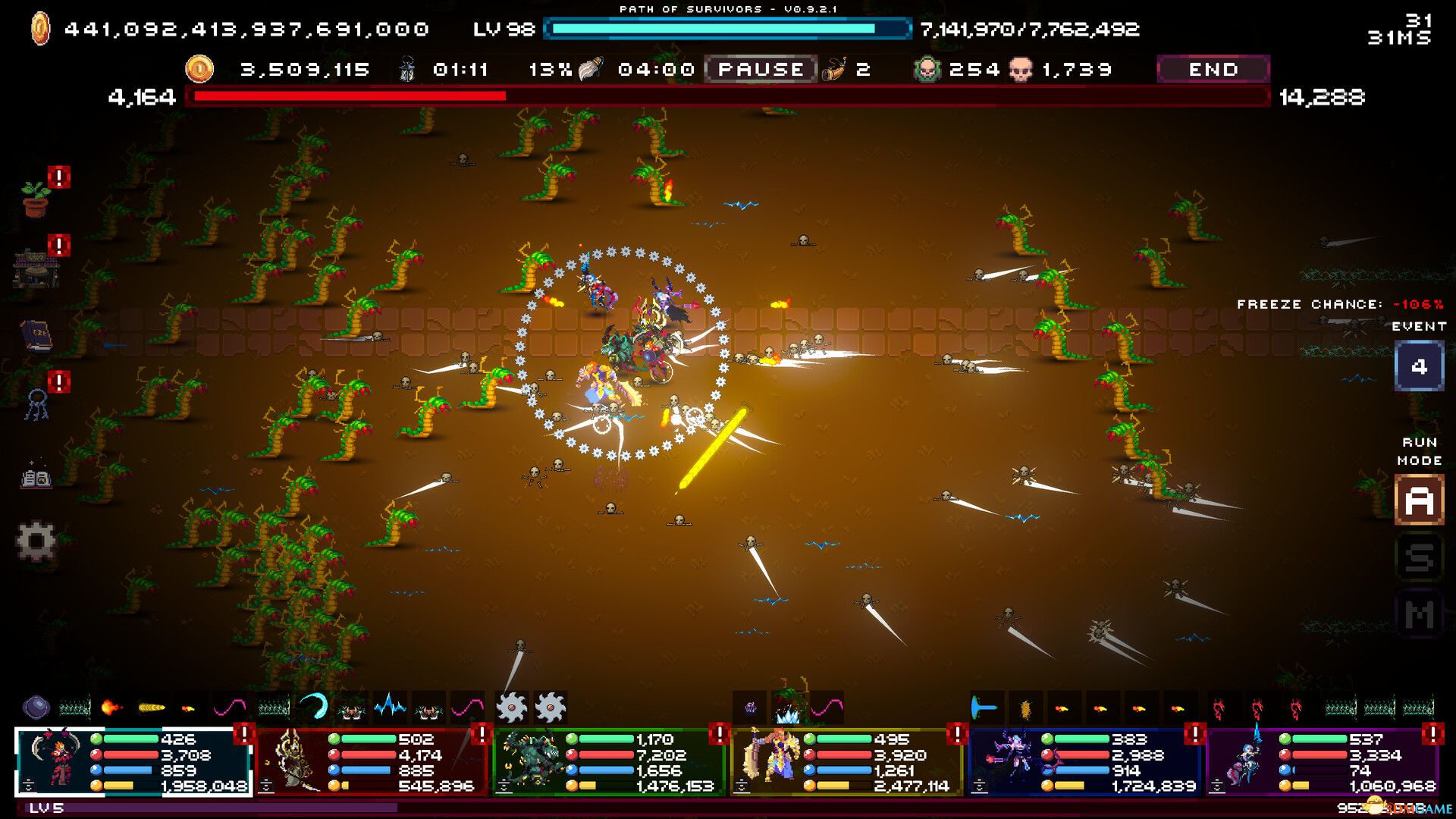
Task: Expand the alert on the first character portrait
Action: tap(244, 736)
